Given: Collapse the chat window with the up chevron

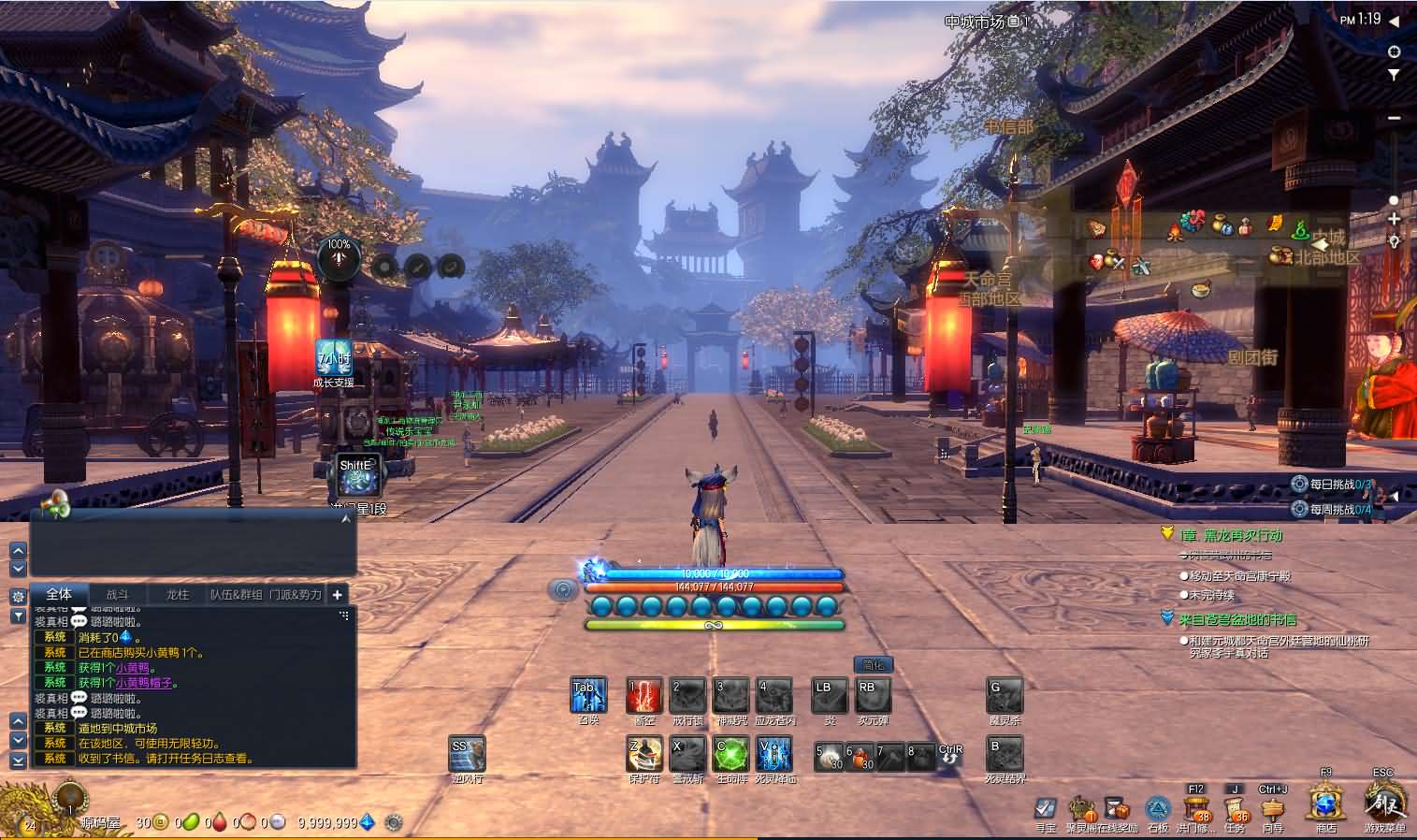Looking at the screenshot, I should coord(17,551).
